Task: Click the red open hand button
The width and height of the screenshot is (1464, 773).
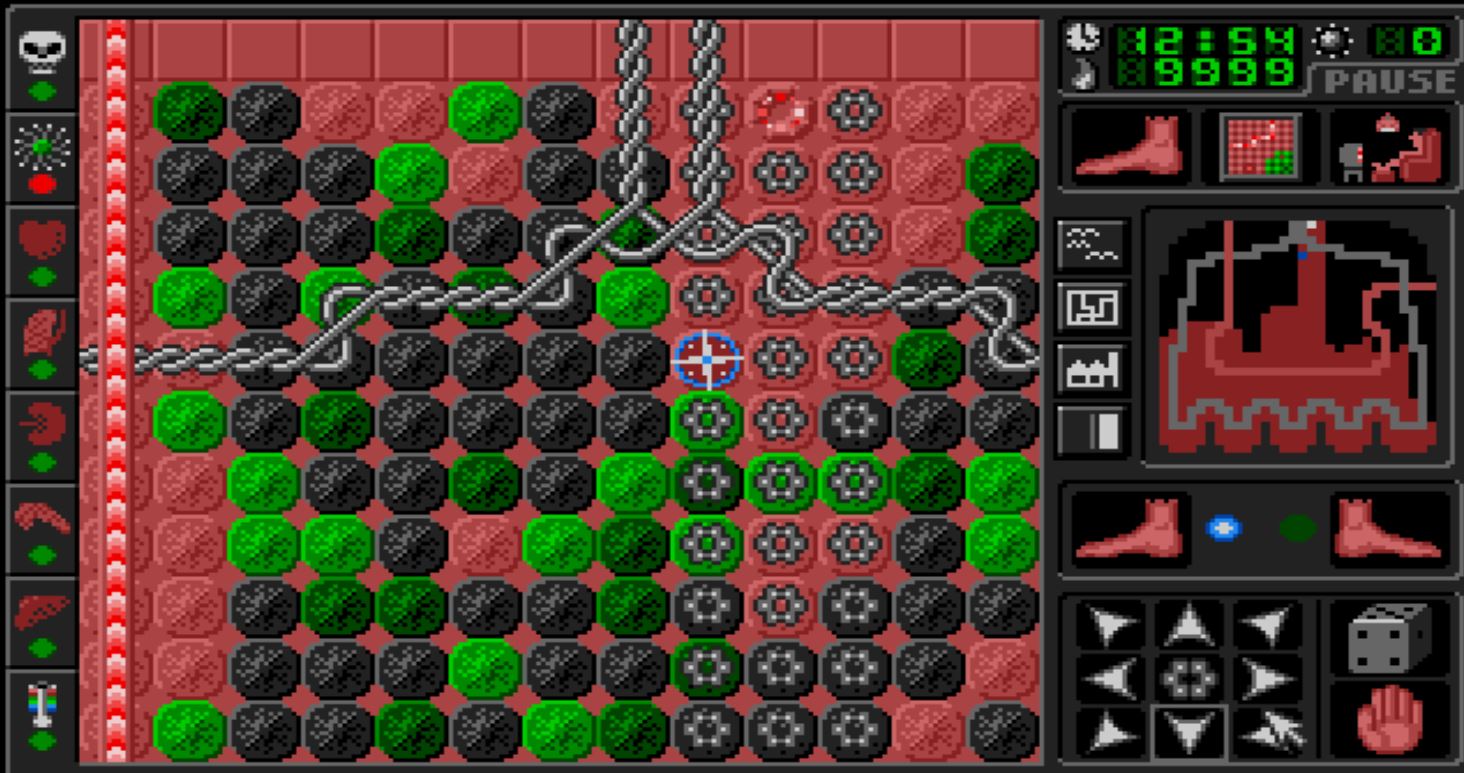Action: pyautogui.click(x=1389, y=719)
